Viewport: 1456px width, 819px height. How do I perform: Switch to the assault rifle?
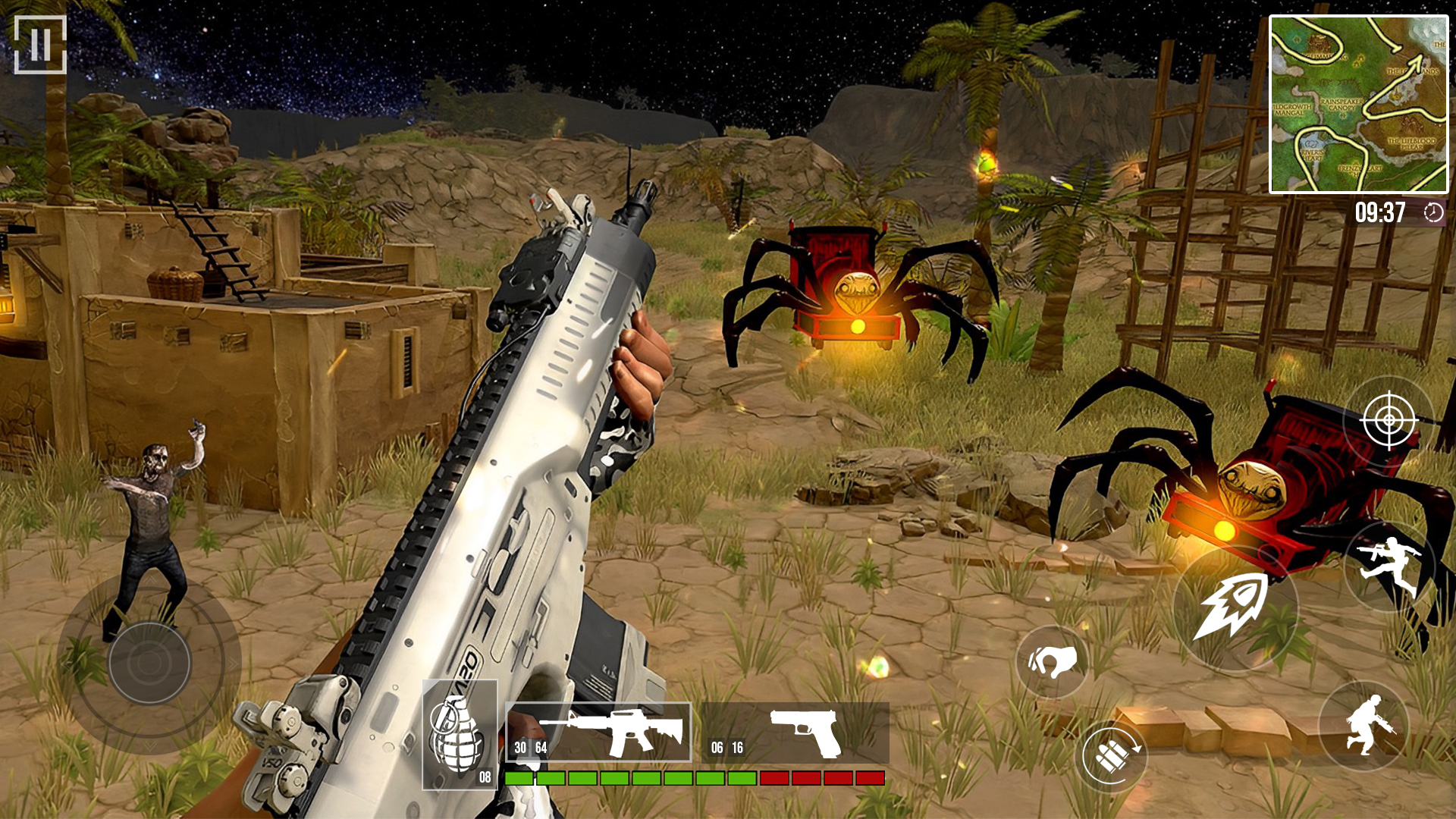point(598,732)
